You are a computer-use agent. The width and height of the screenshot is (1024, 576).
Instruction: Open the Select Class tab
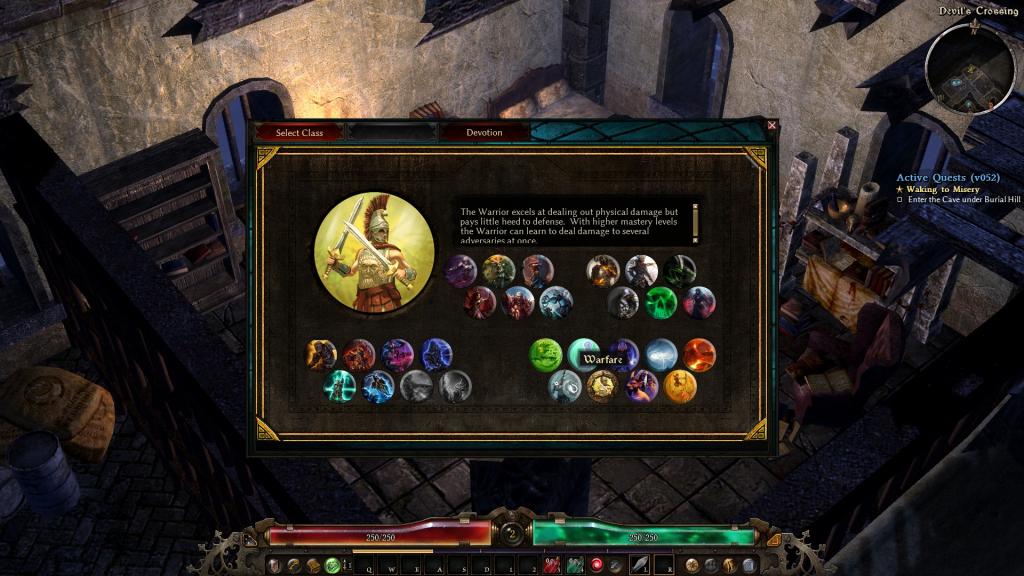[x=299, y=132]
